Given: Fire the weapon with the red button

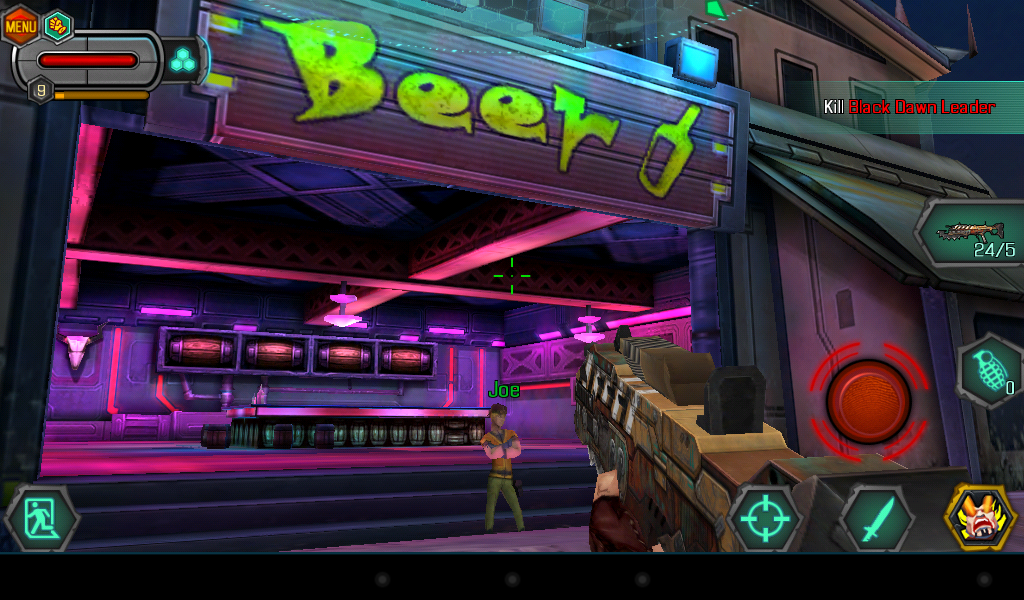Looking at the screenshot, I should click(868, 402).
